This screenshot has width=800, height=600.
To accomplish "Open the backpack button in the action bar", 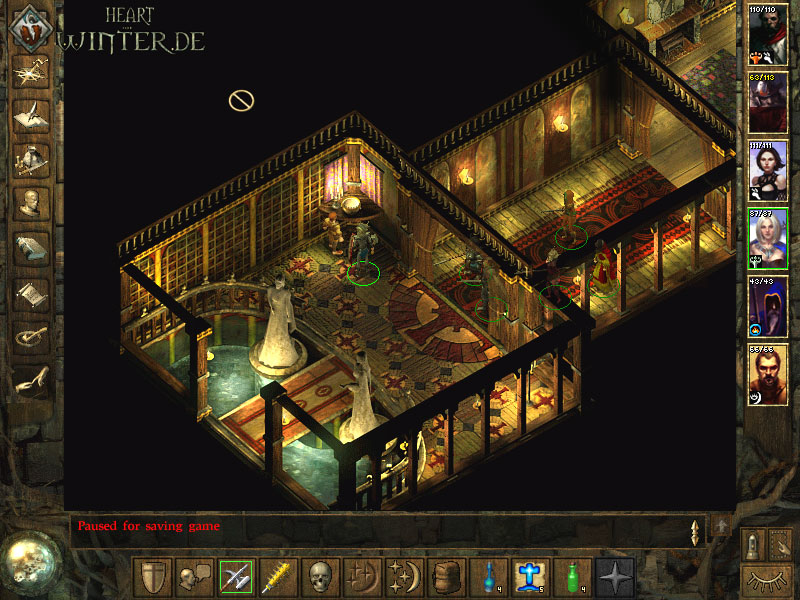I will [x=443, y=577].
